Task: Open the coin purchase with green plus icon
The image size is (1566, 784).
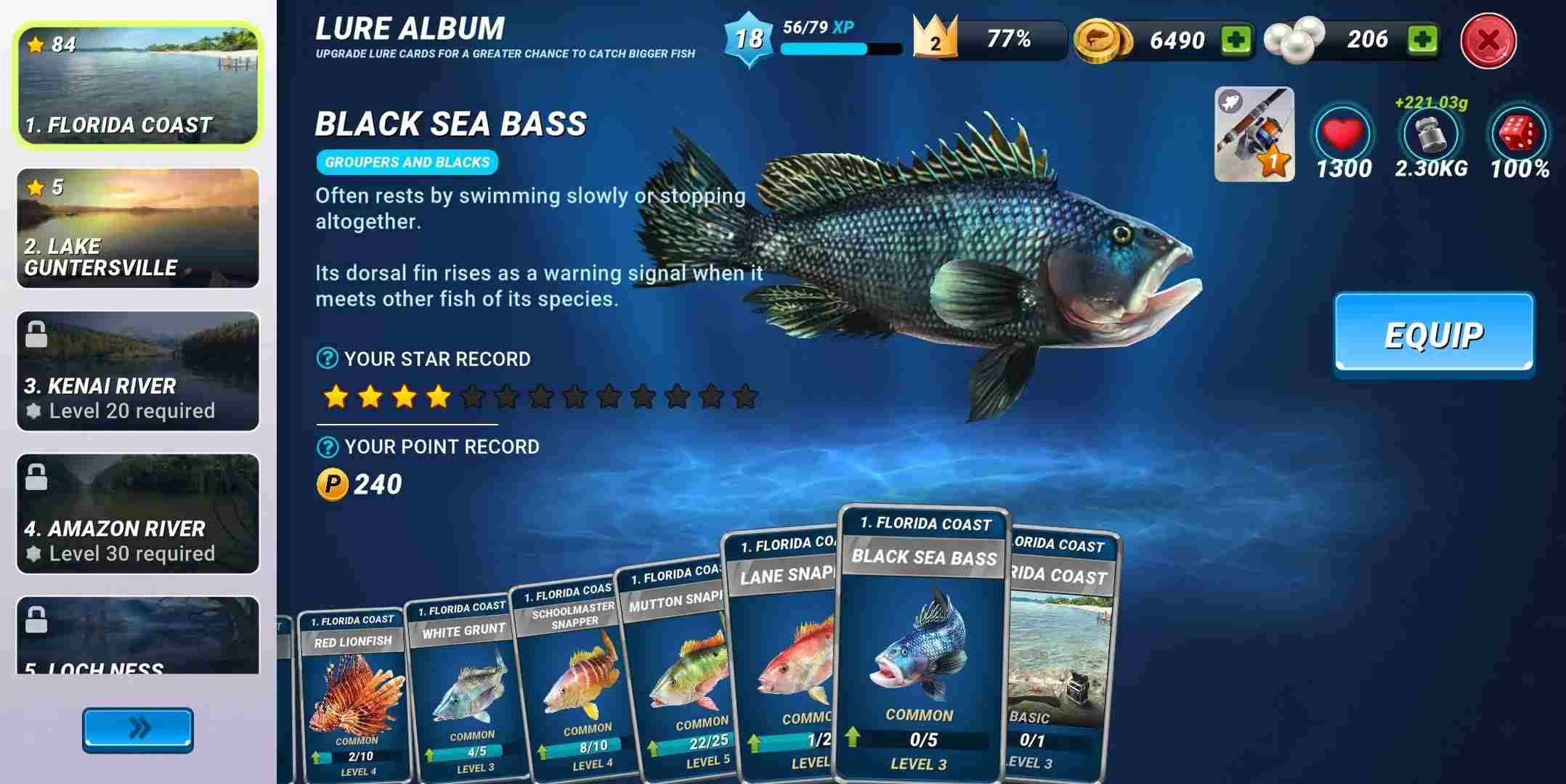Action: (1236, 40)
